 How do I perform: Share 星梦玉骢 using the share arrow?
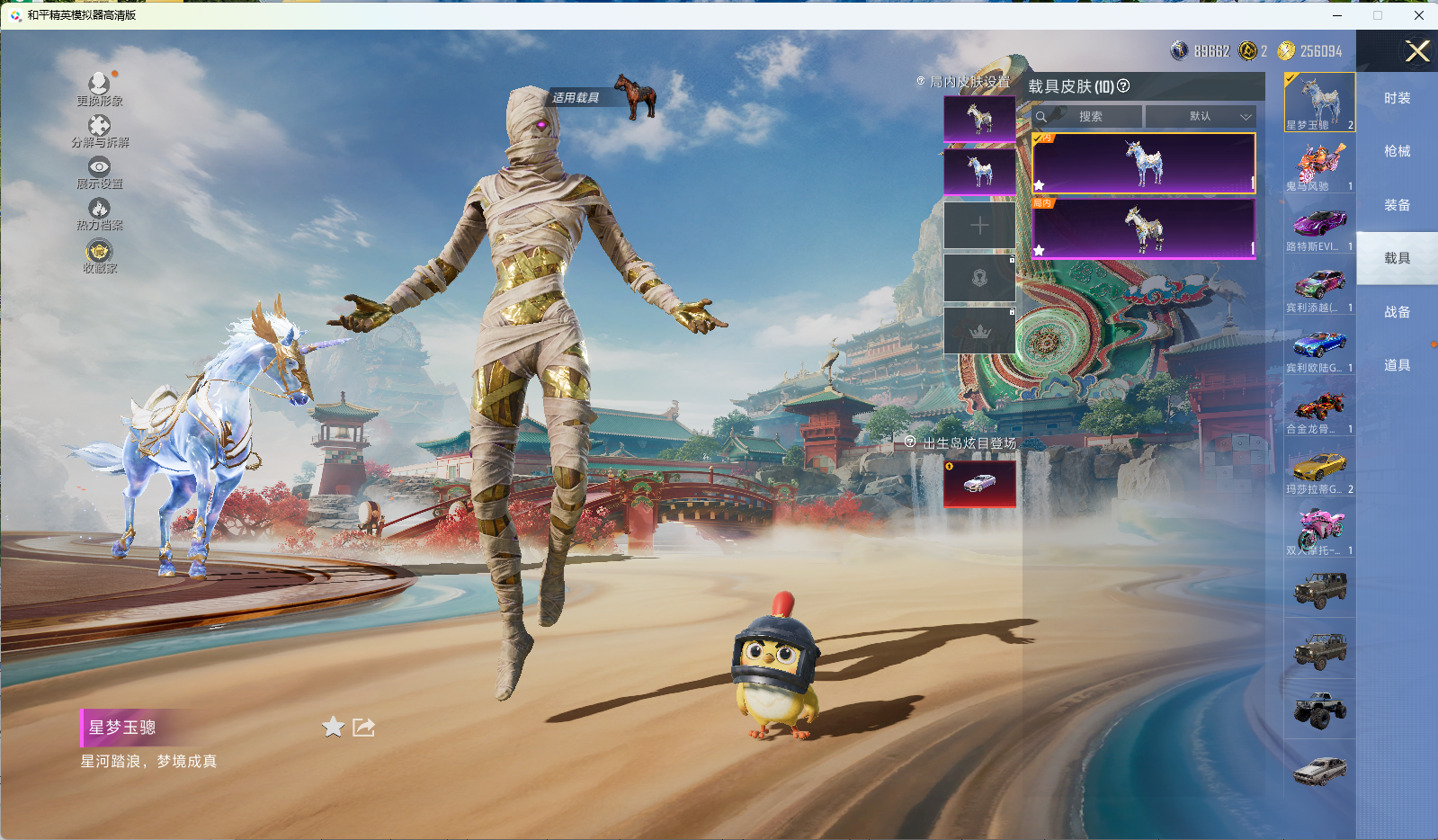point(363,727)
